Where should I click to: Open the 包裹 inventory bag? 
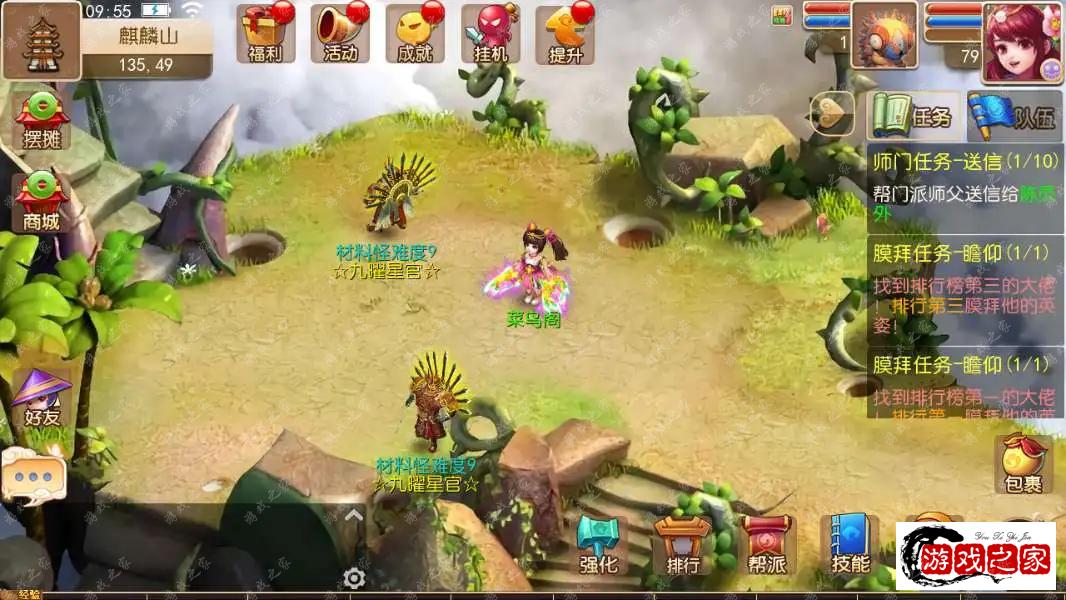[x=1023, y=465]
